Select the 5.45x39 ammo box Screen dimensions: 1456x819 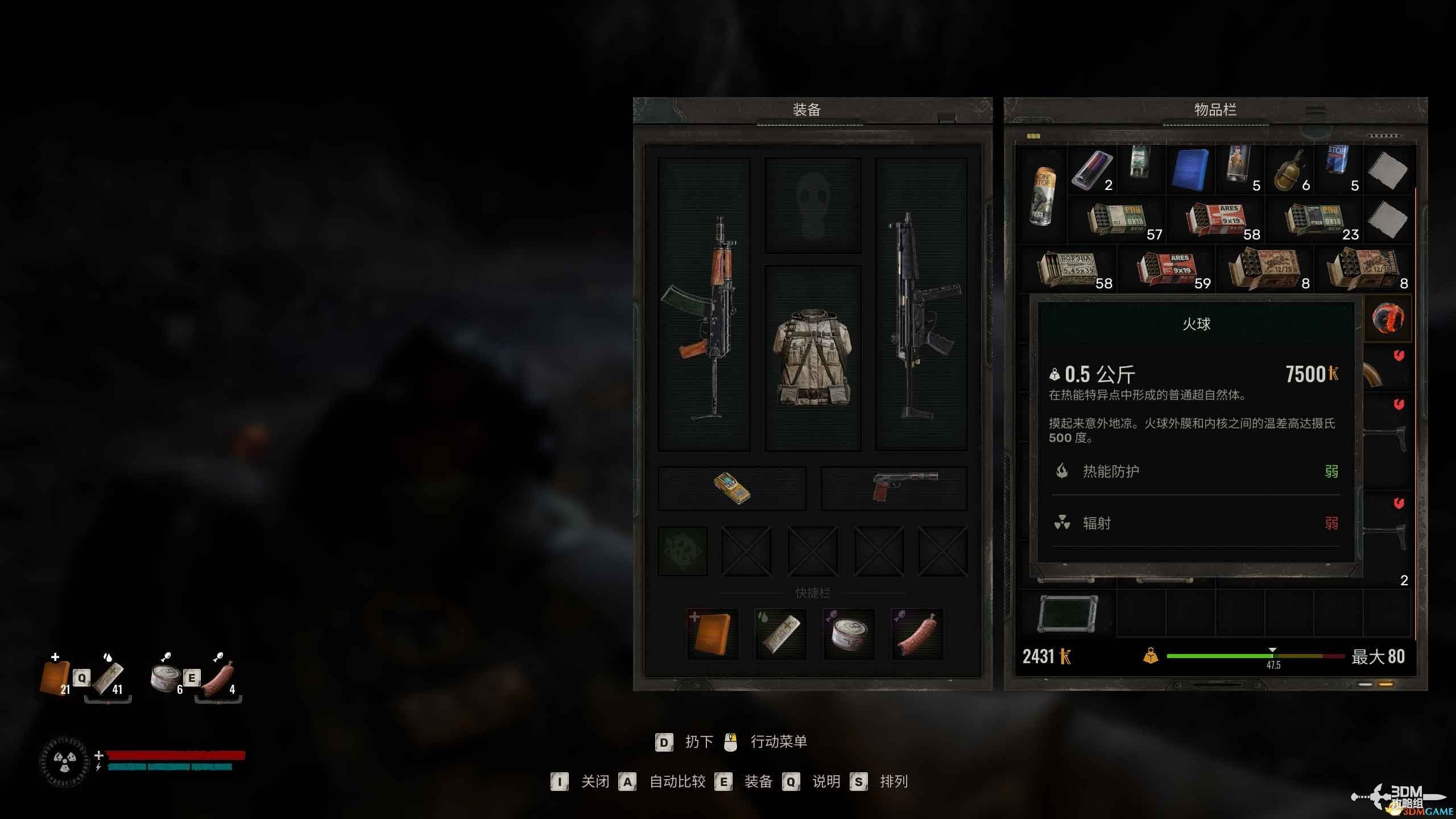point(1068,270)
